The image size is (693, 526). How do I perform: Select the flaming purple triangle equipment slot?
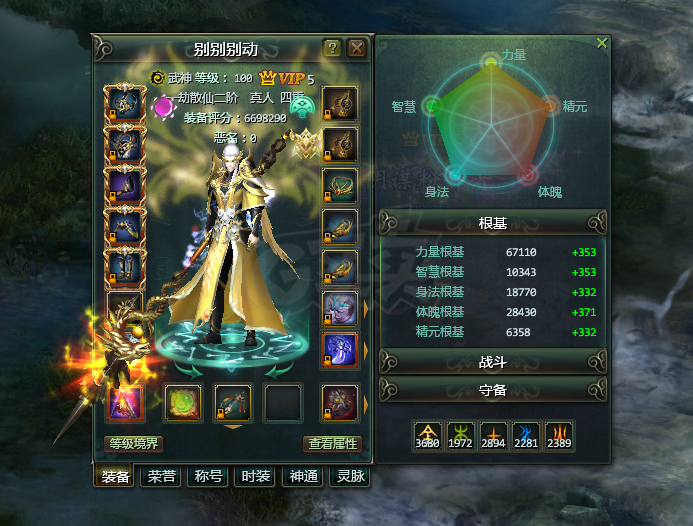126,402
